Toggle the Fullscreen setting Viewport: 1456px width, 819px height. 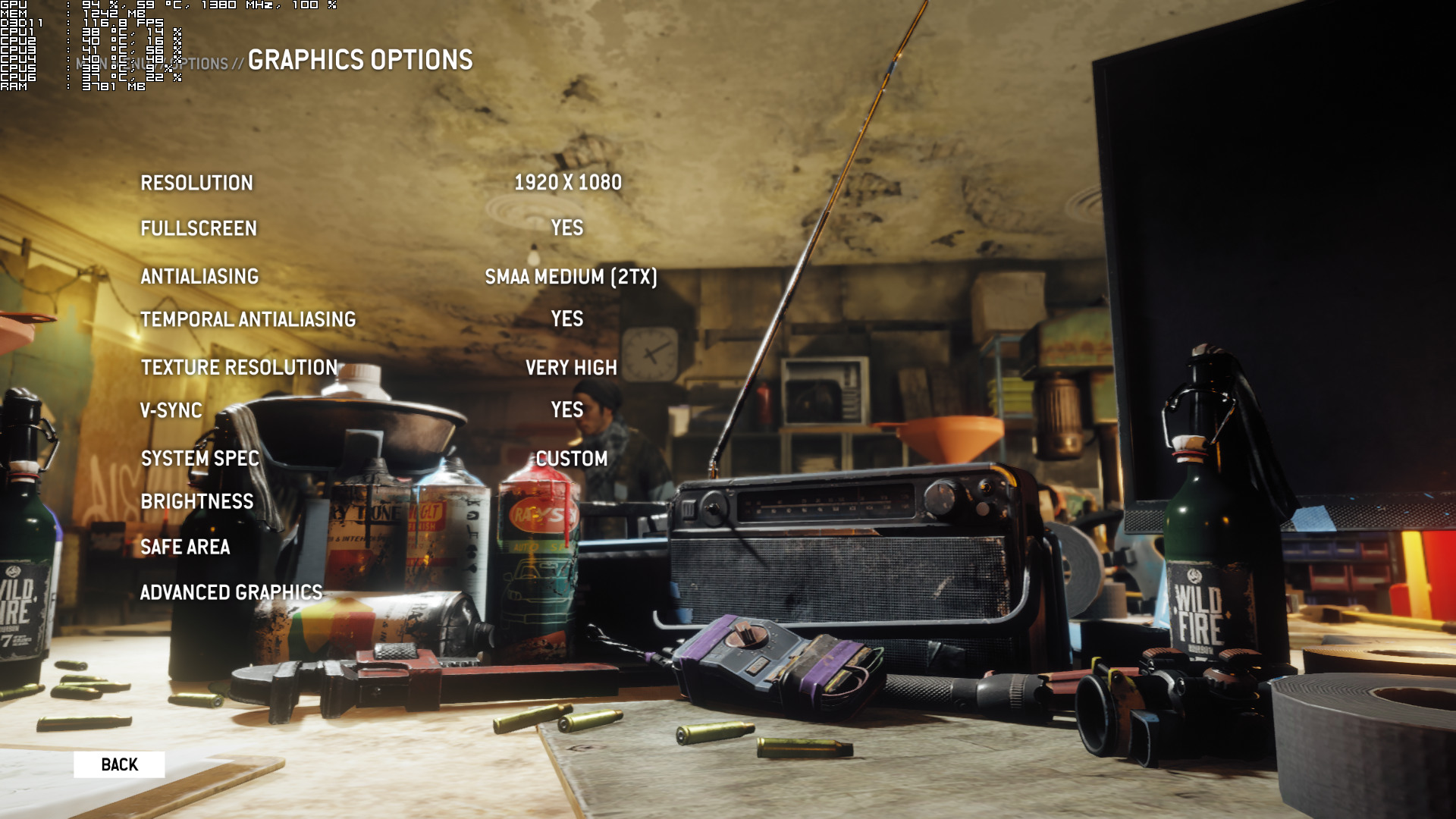click(199, 228)
